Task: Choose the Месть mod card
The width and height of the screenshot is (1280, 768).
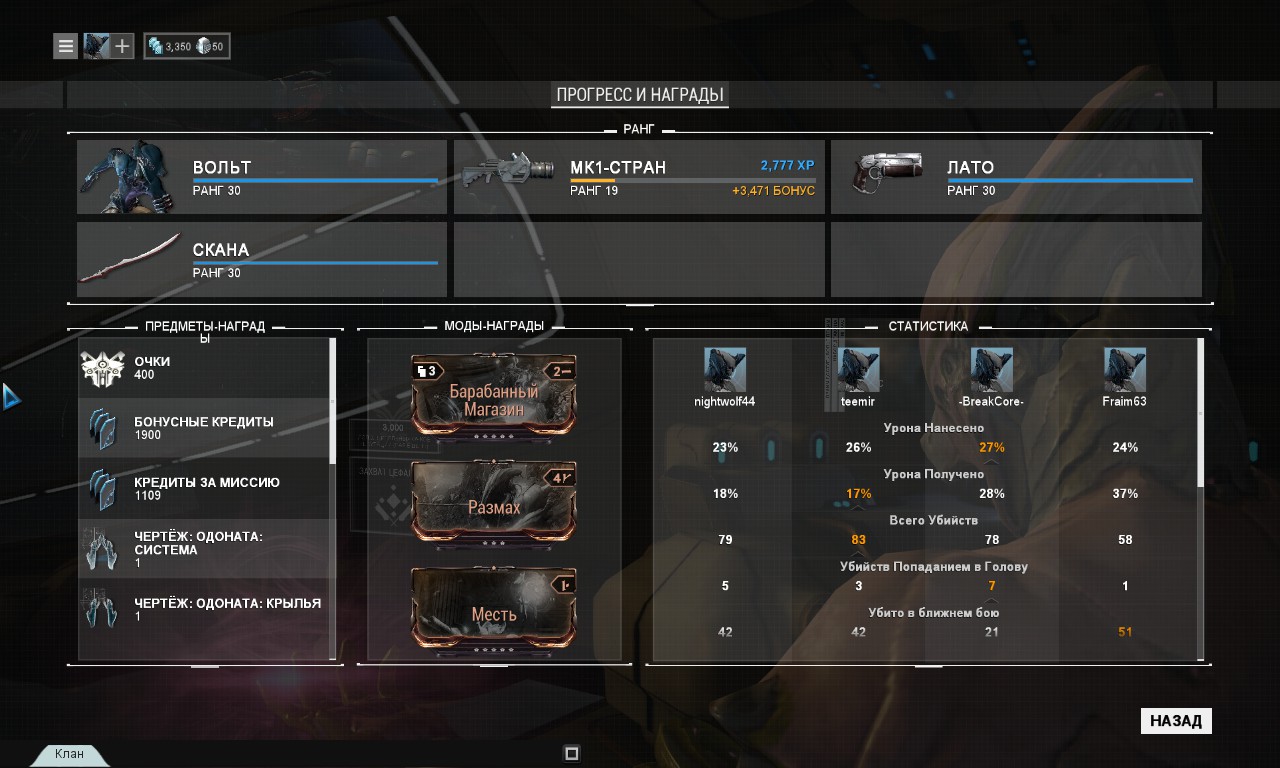Action: 494,610
